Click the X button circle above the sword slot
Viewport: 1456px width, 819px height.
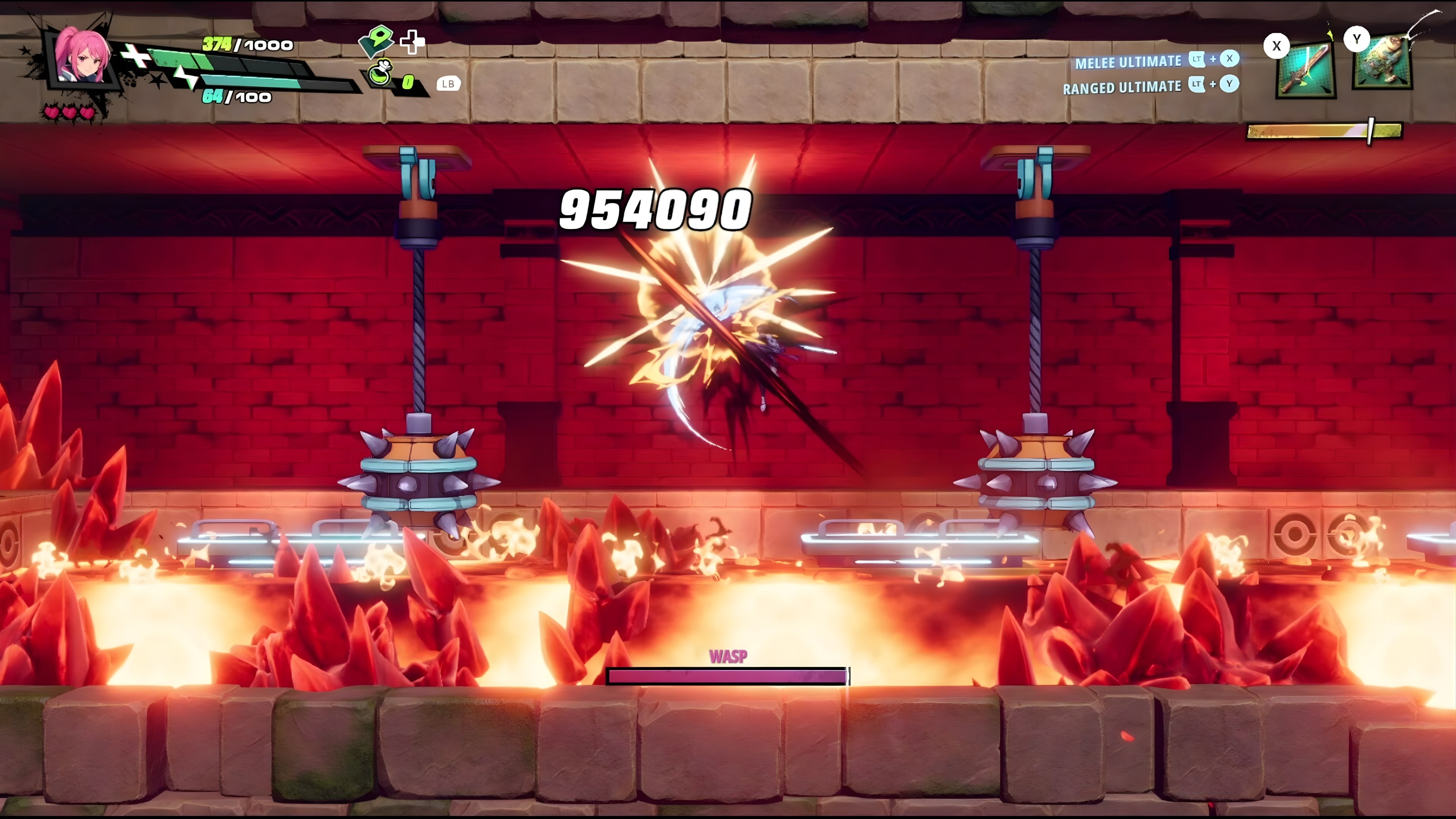(x=1277, y=46)
